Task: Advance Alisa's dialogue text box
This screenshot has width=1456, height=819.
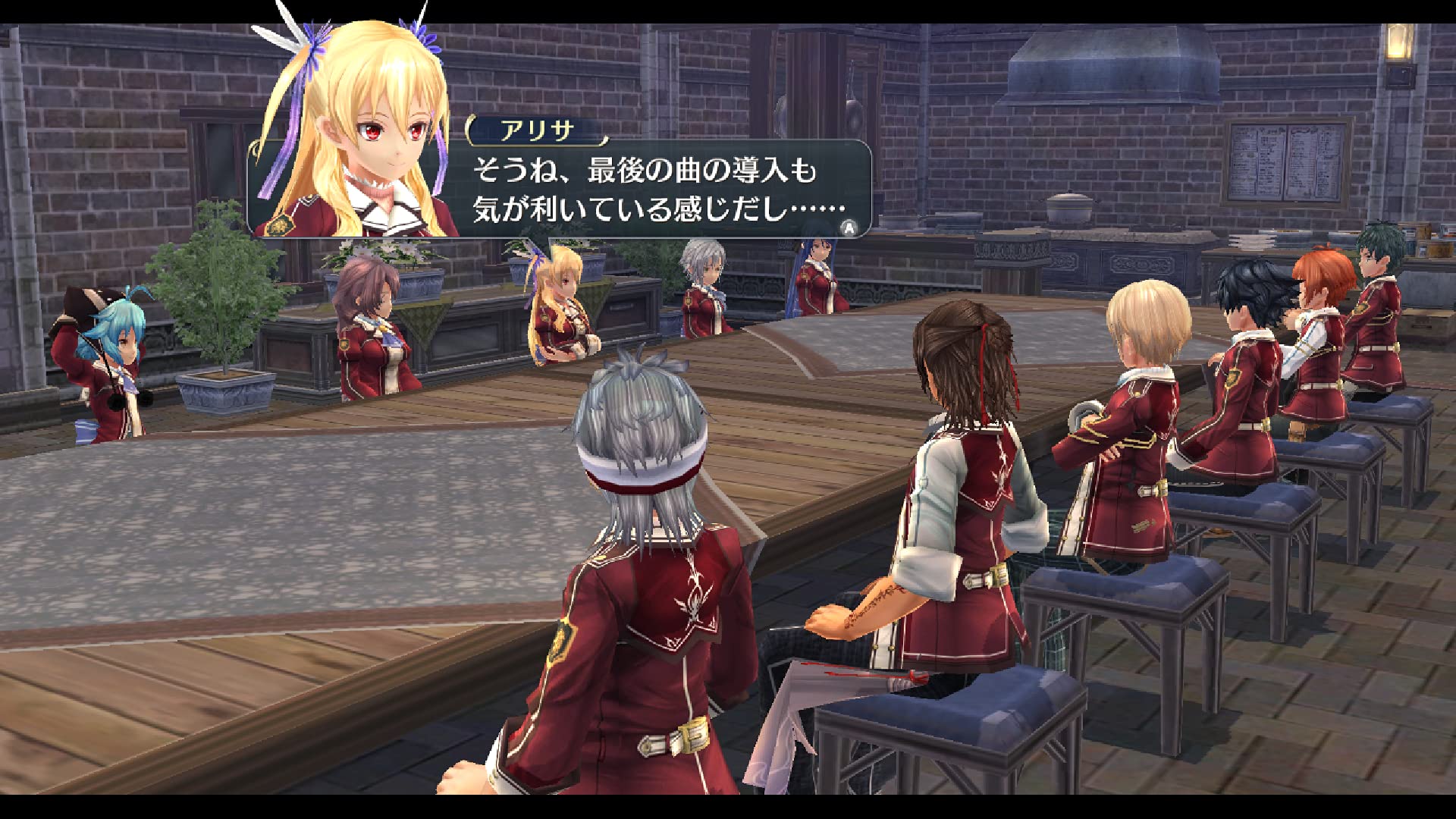Action: [x=849, y=226]
